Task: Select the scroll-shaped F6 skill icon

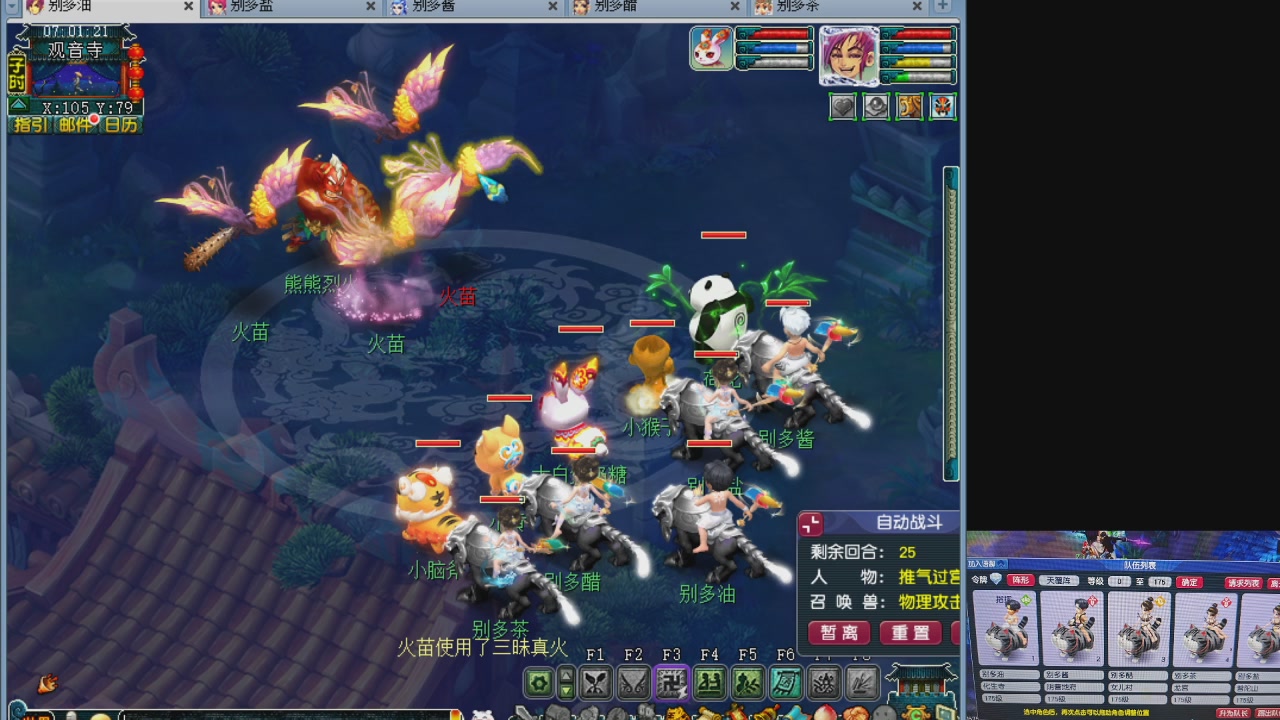Action: (786, 682)
